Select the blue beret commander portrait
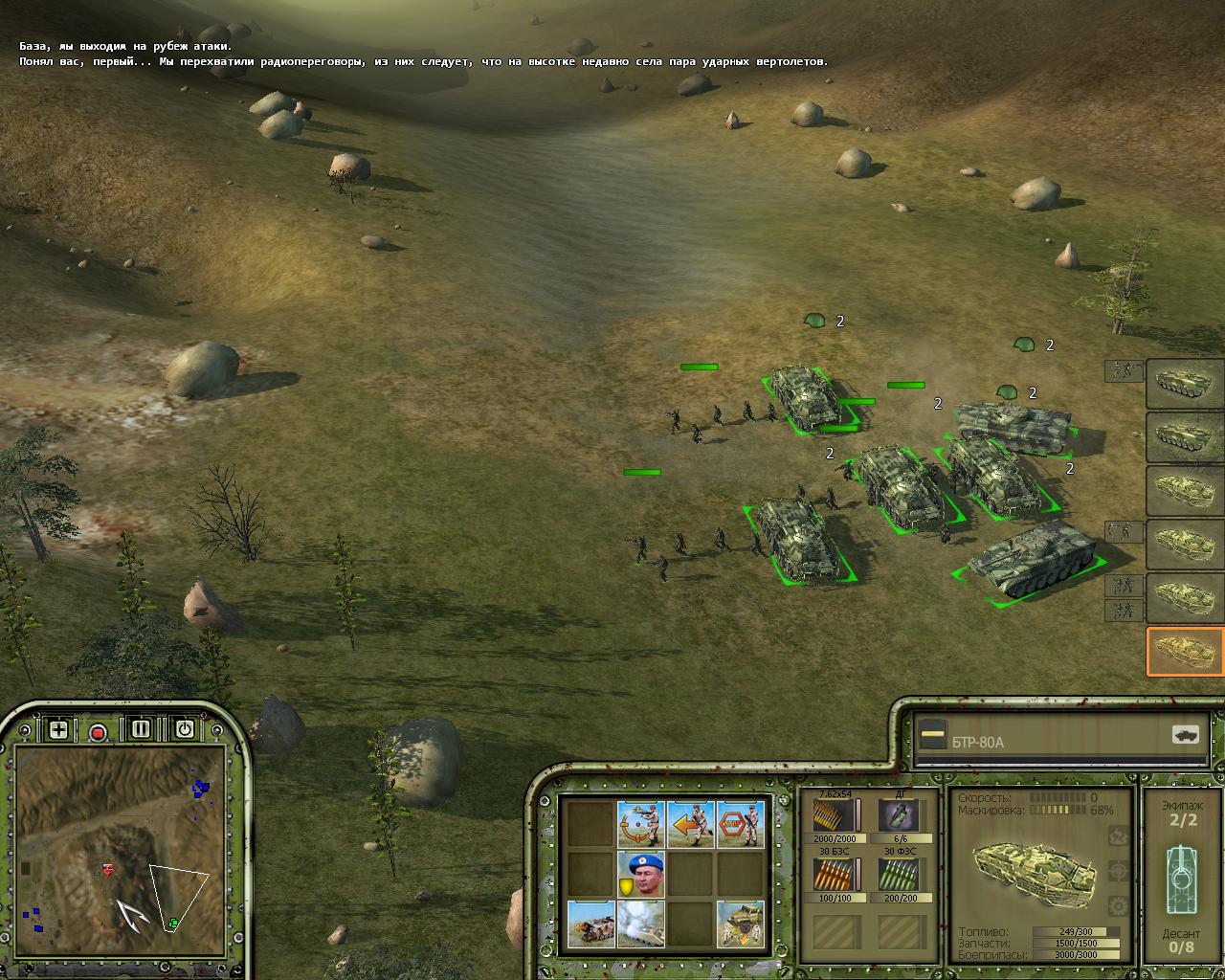This screenshot has height=980, width=1225. 640,874
